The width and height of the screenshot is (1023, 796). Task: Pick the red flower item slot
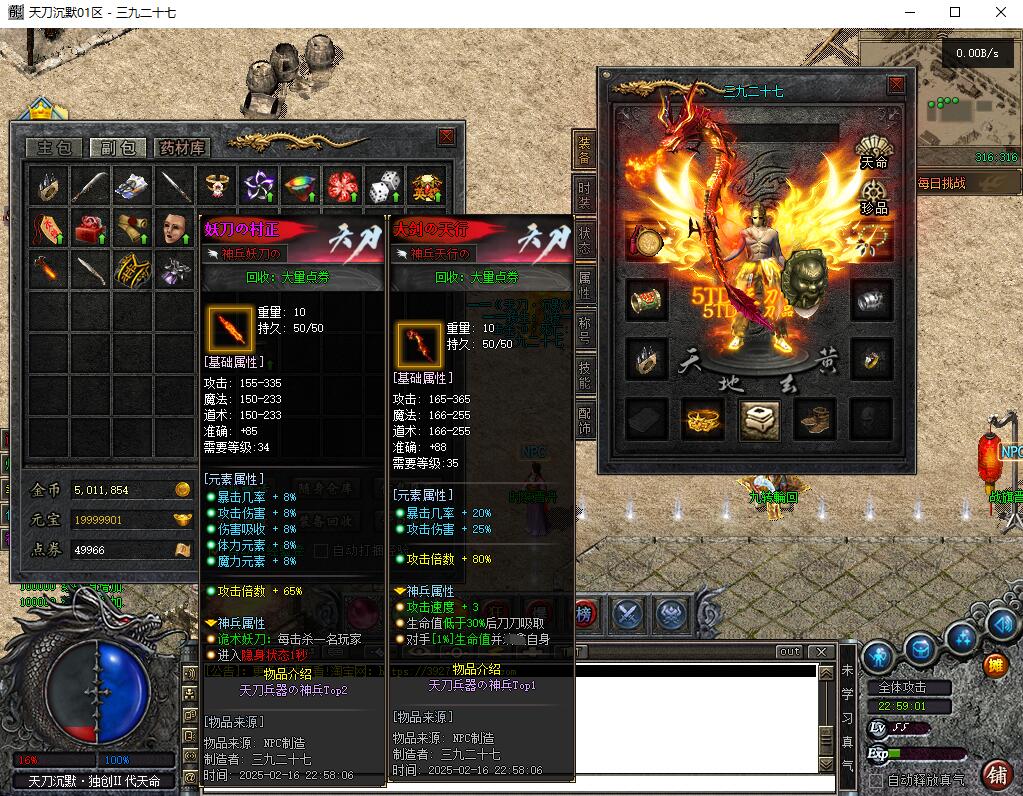point(342,186)
